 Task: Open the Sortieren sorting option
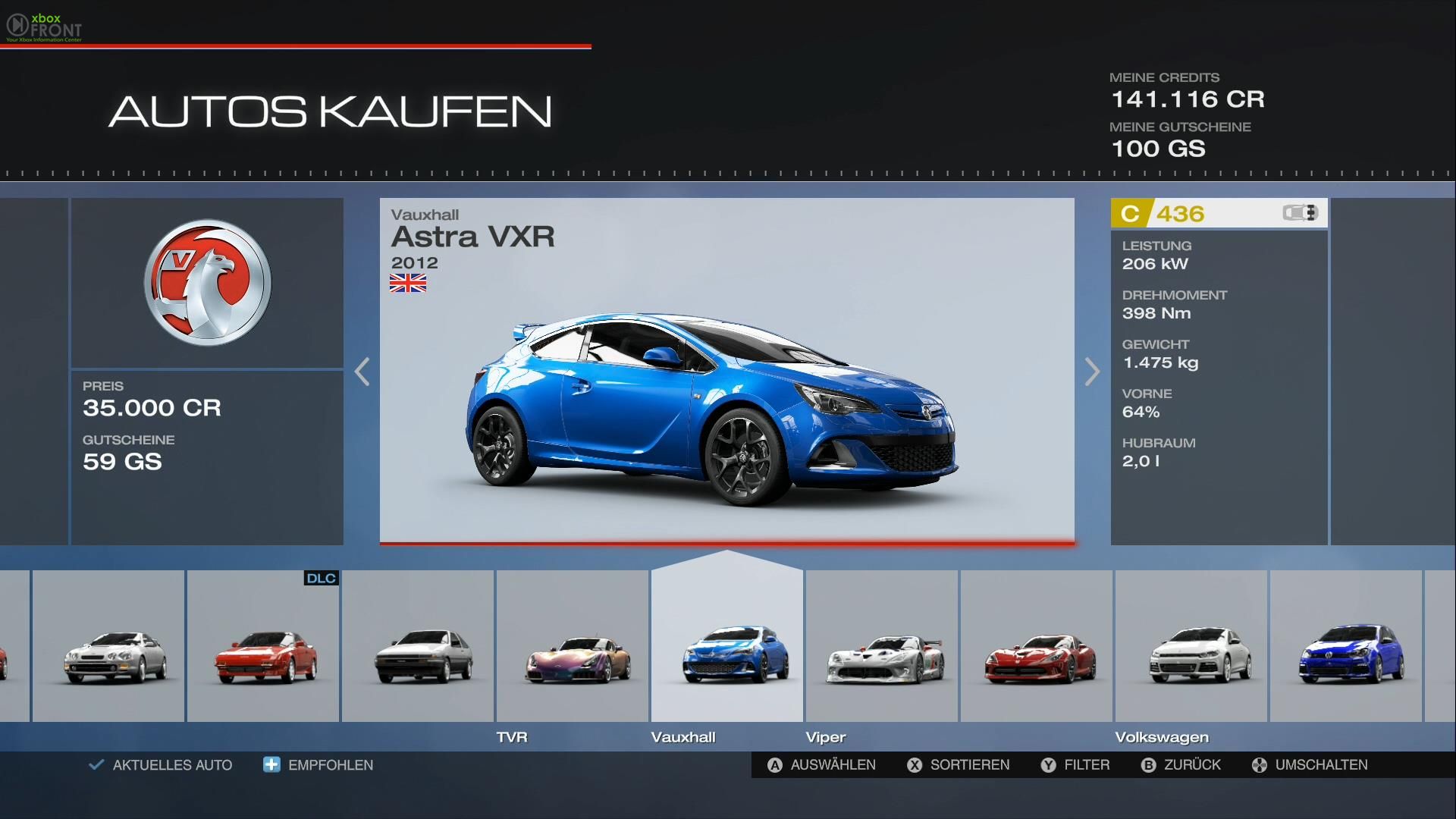(959, 765)
